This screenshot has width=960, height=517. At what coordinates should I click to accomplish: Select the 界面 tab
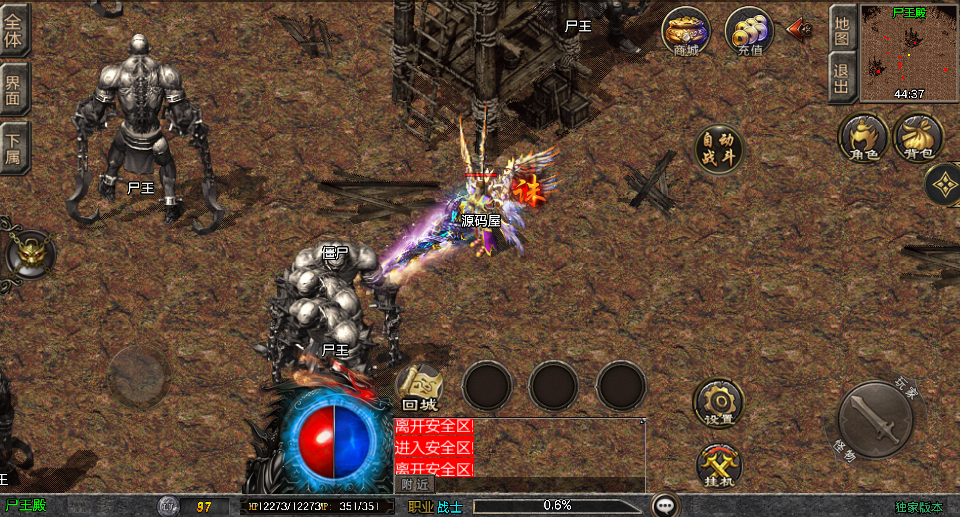coord(14,88)
